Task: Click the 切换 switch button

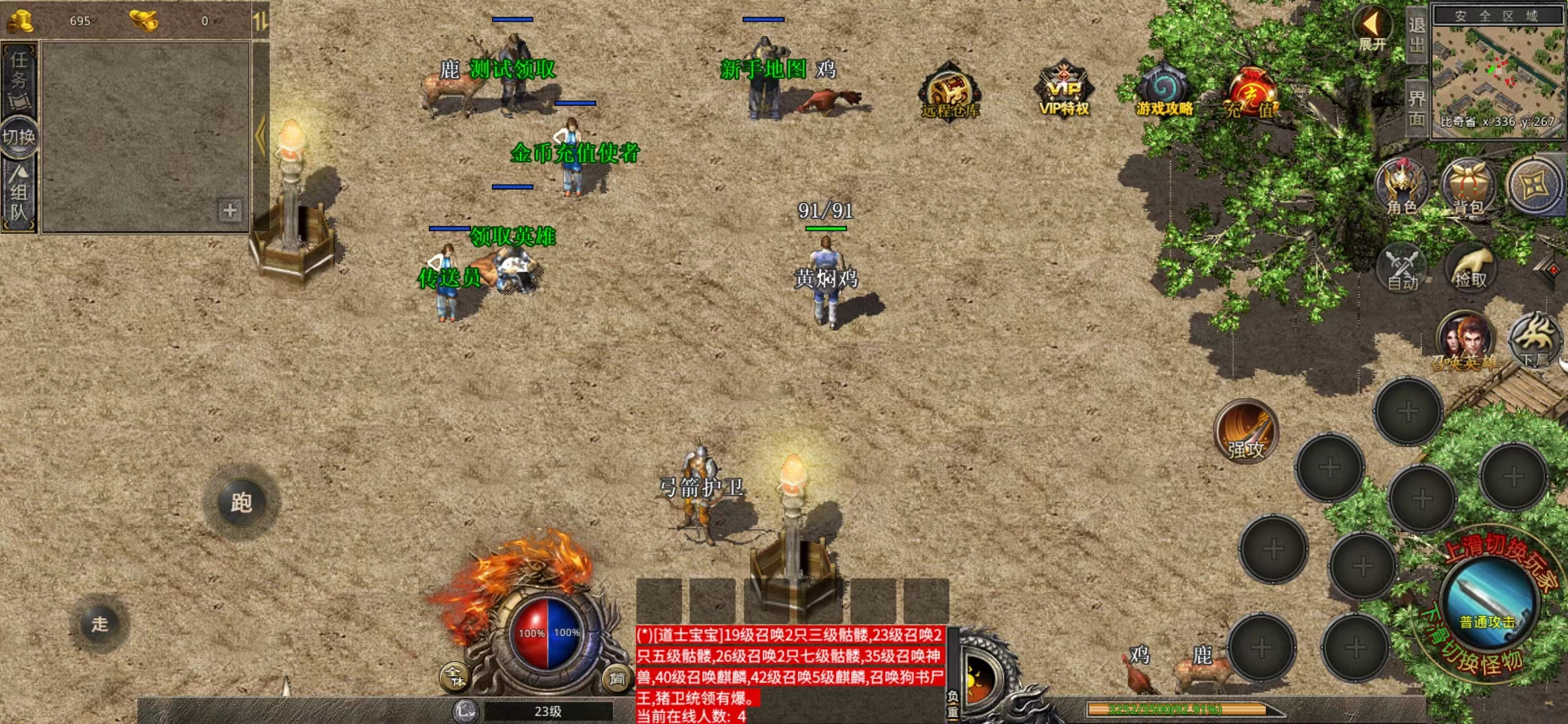Action: pos(19,137)
